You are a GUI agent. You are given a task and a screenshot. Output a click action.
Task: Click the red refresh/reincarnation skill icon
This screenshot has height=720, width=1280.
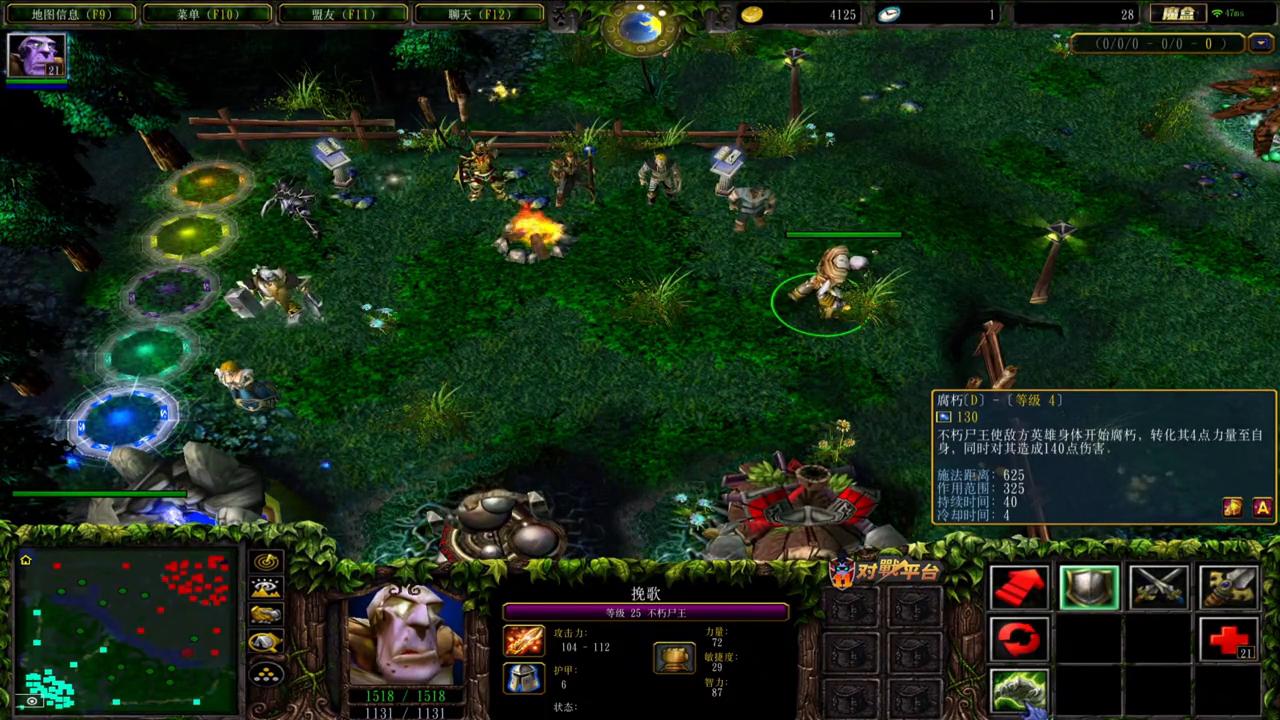(1020, 638)
